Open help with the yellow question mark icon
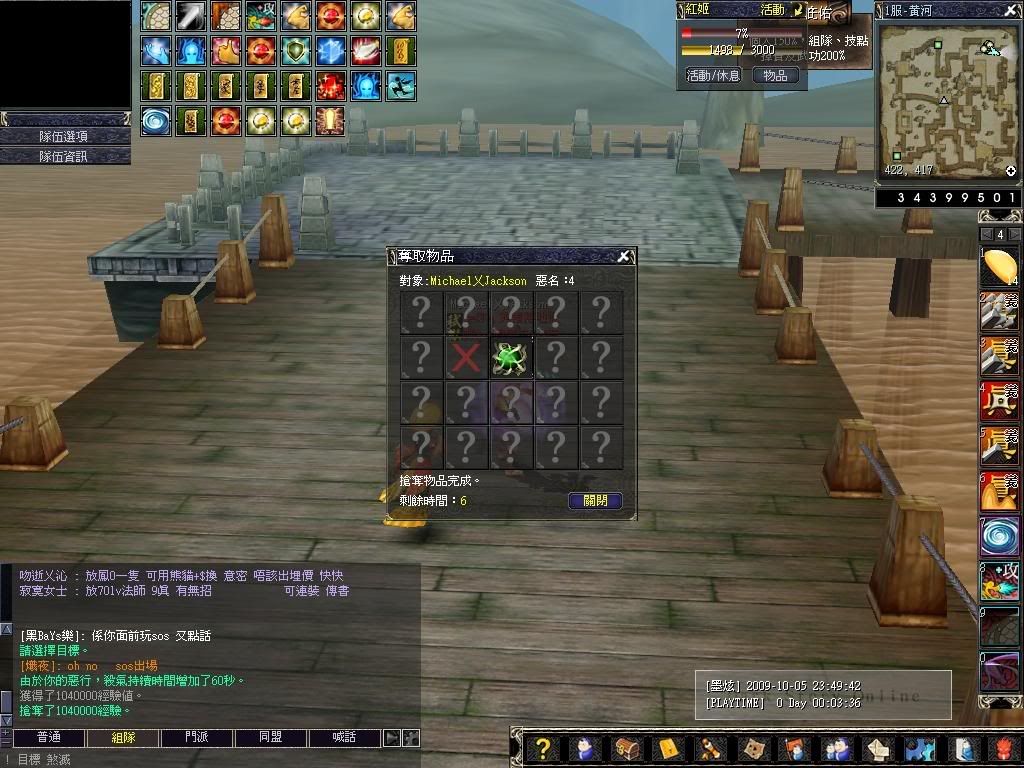This screenshot has width=1024, height=768. point(542,748)
